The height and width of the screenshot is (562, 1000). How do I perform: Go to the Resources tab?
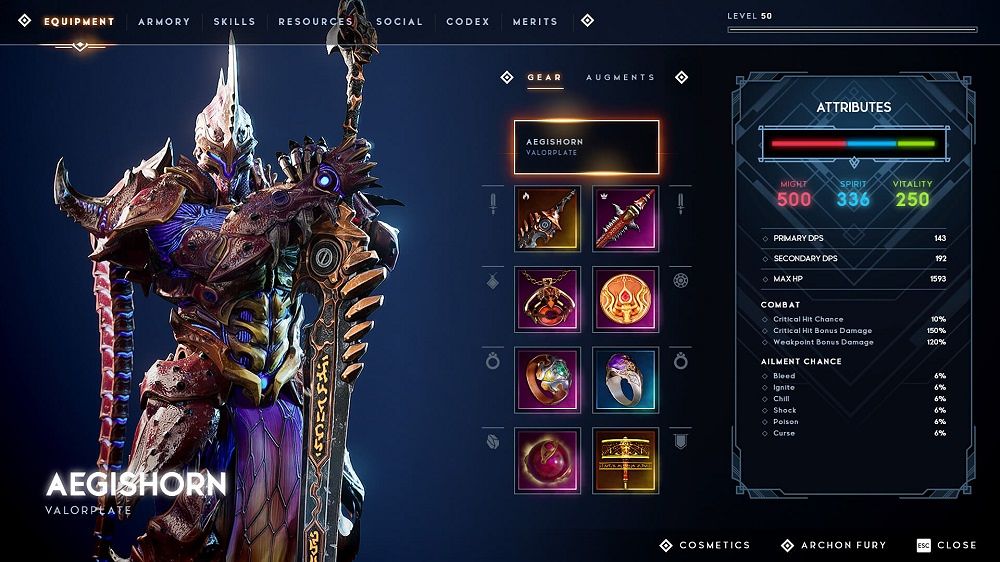tap(315, 21)
